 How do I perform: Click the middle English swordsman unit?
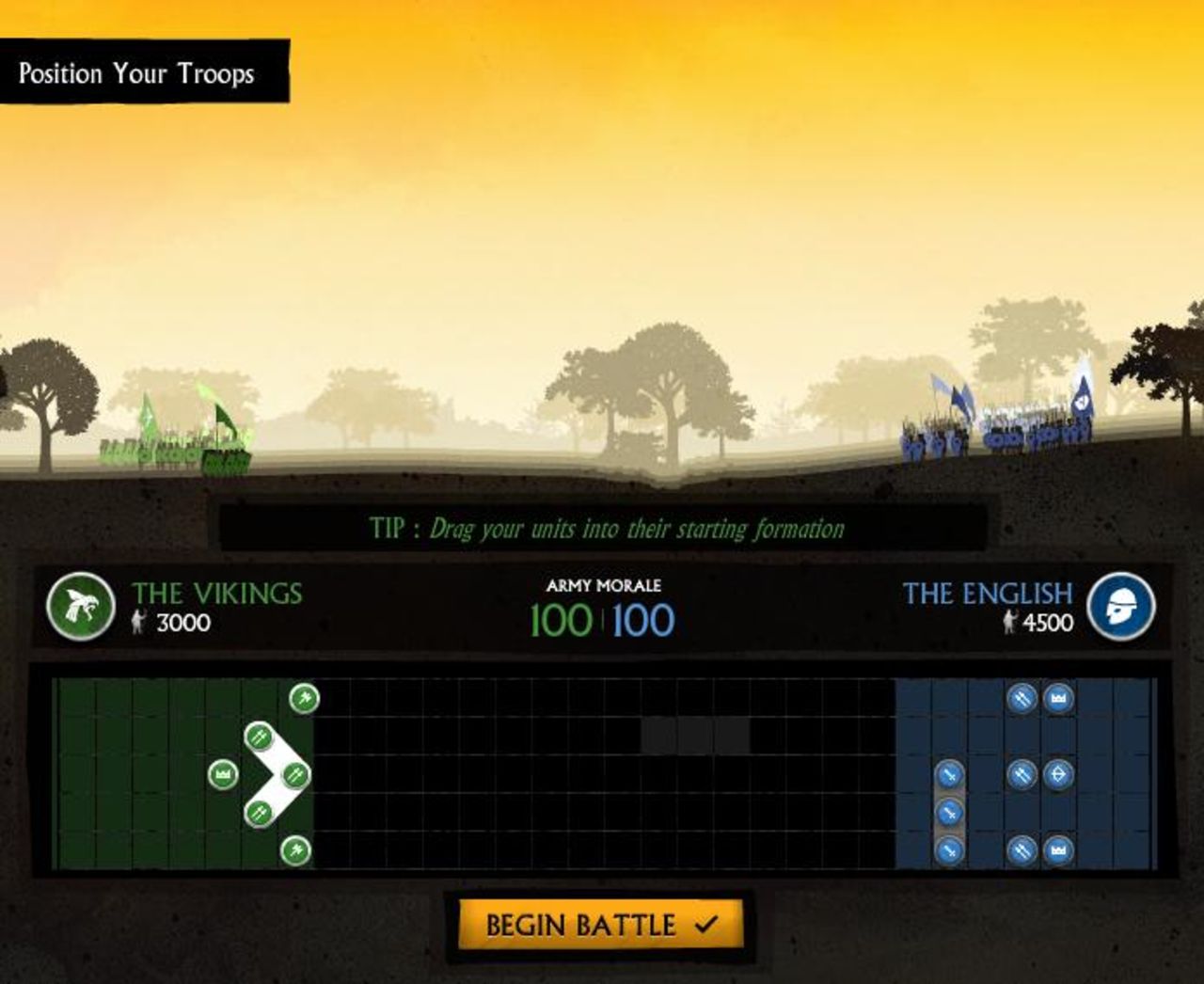(950, 812)
